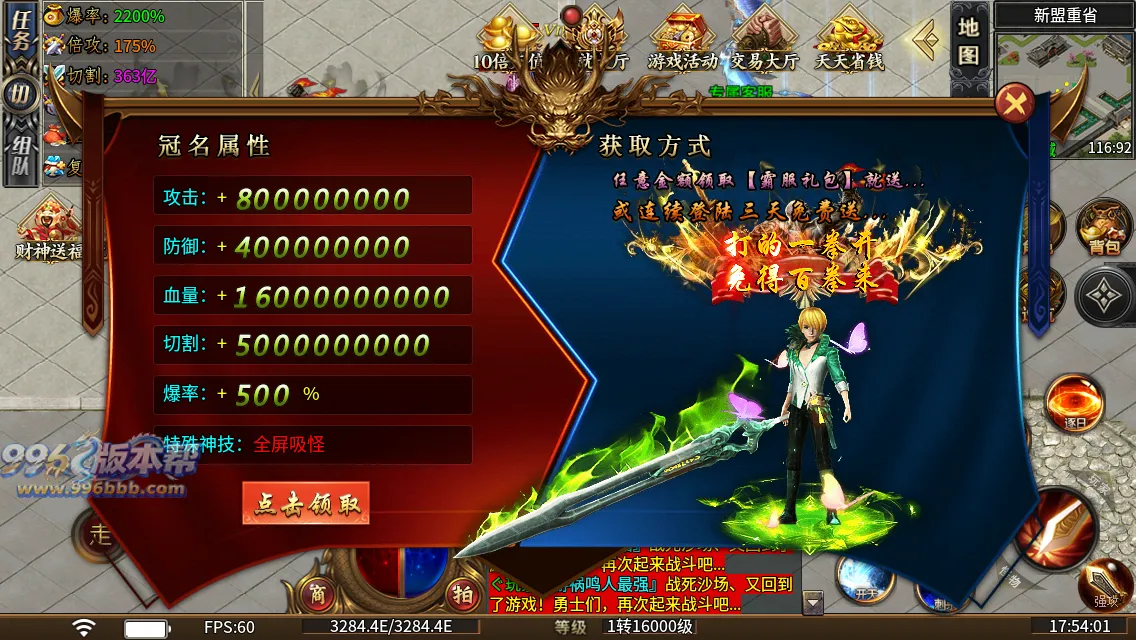The width and height of the screenshot is (1136, 640).
Task: Open the 天天省钱 golden toad icon
Action: [849, 40]
